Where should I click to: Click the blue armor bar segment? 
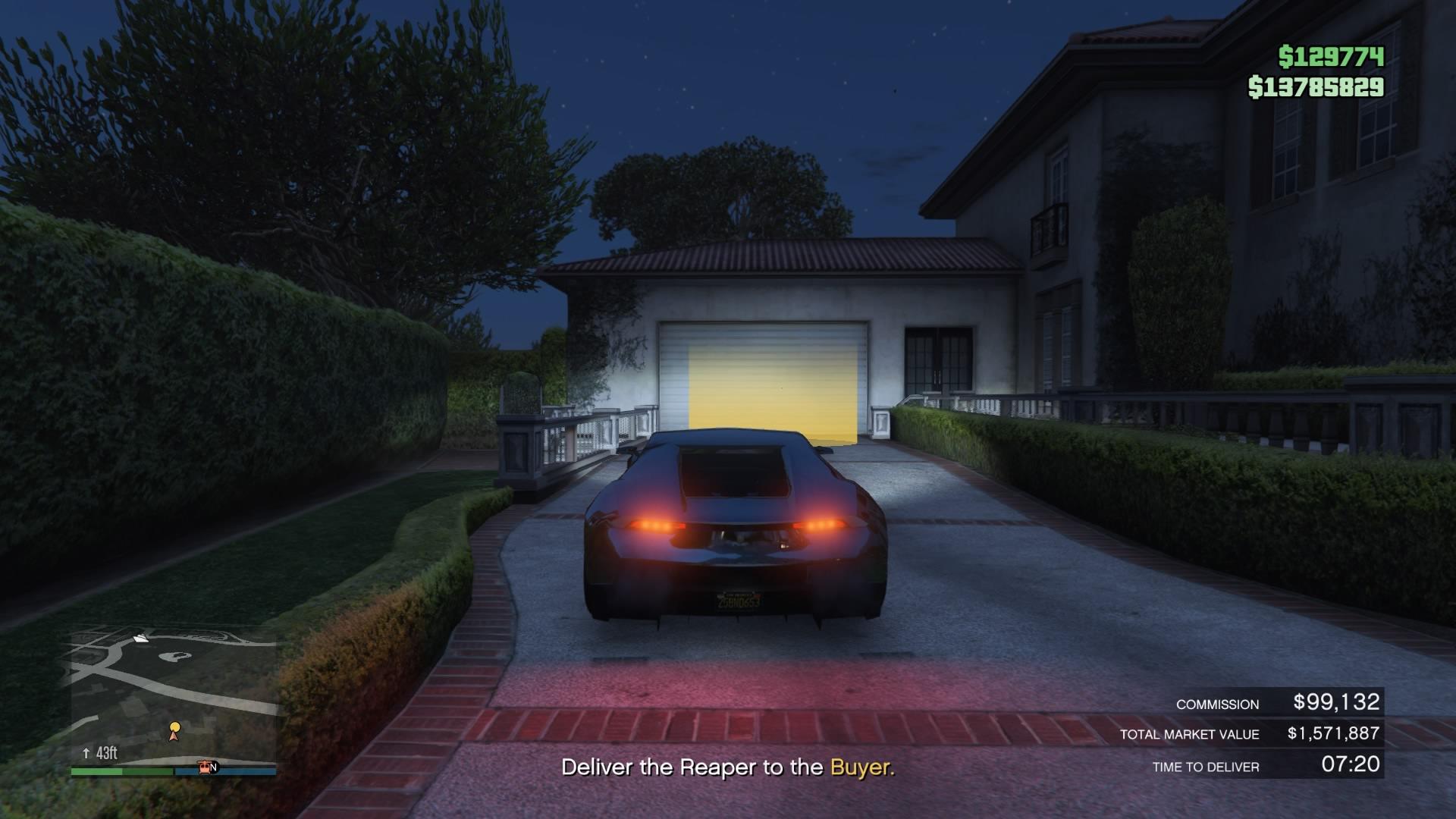pos(225,771)
